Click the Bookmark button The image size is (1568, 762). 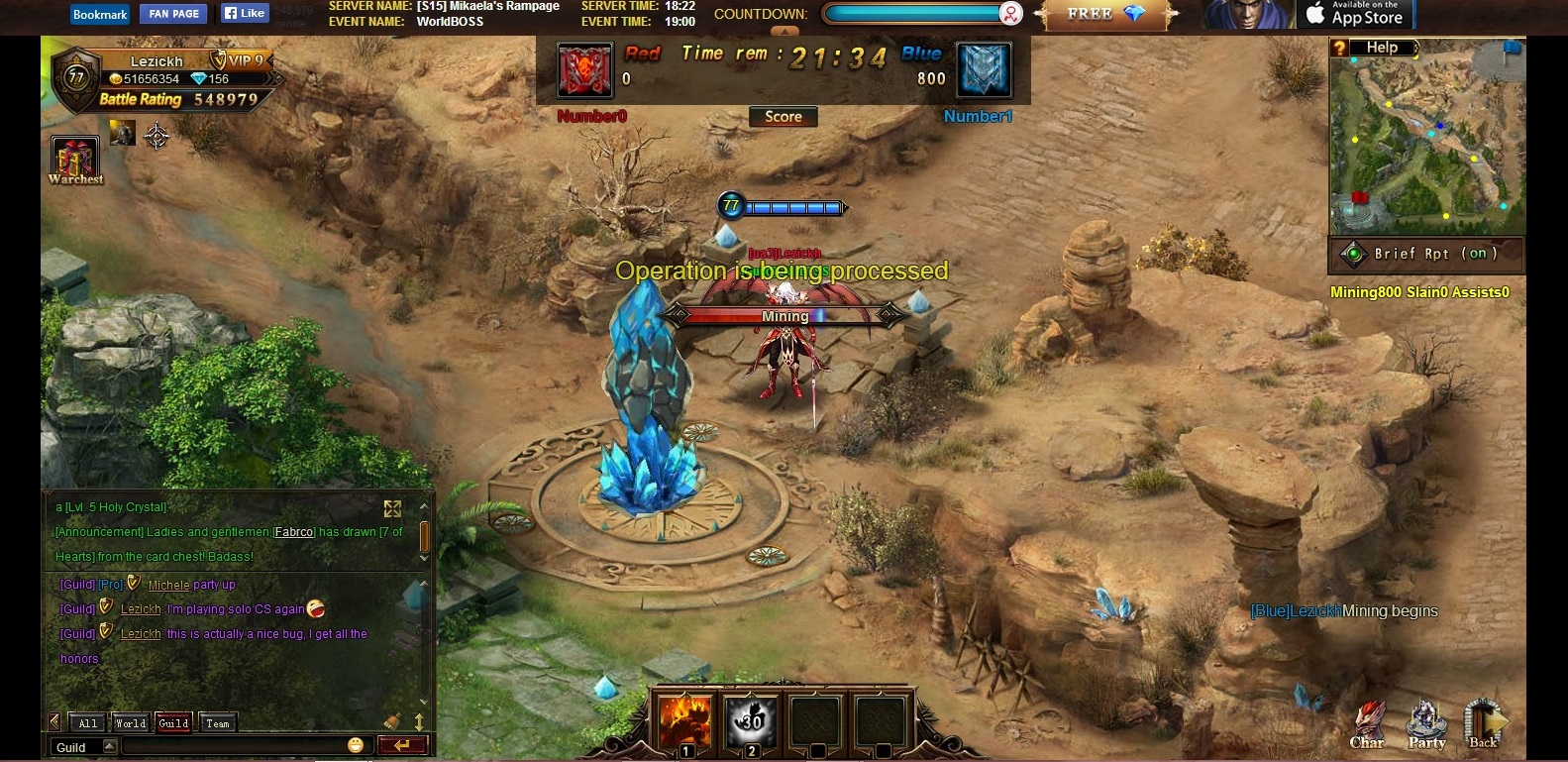coord(100,14)
